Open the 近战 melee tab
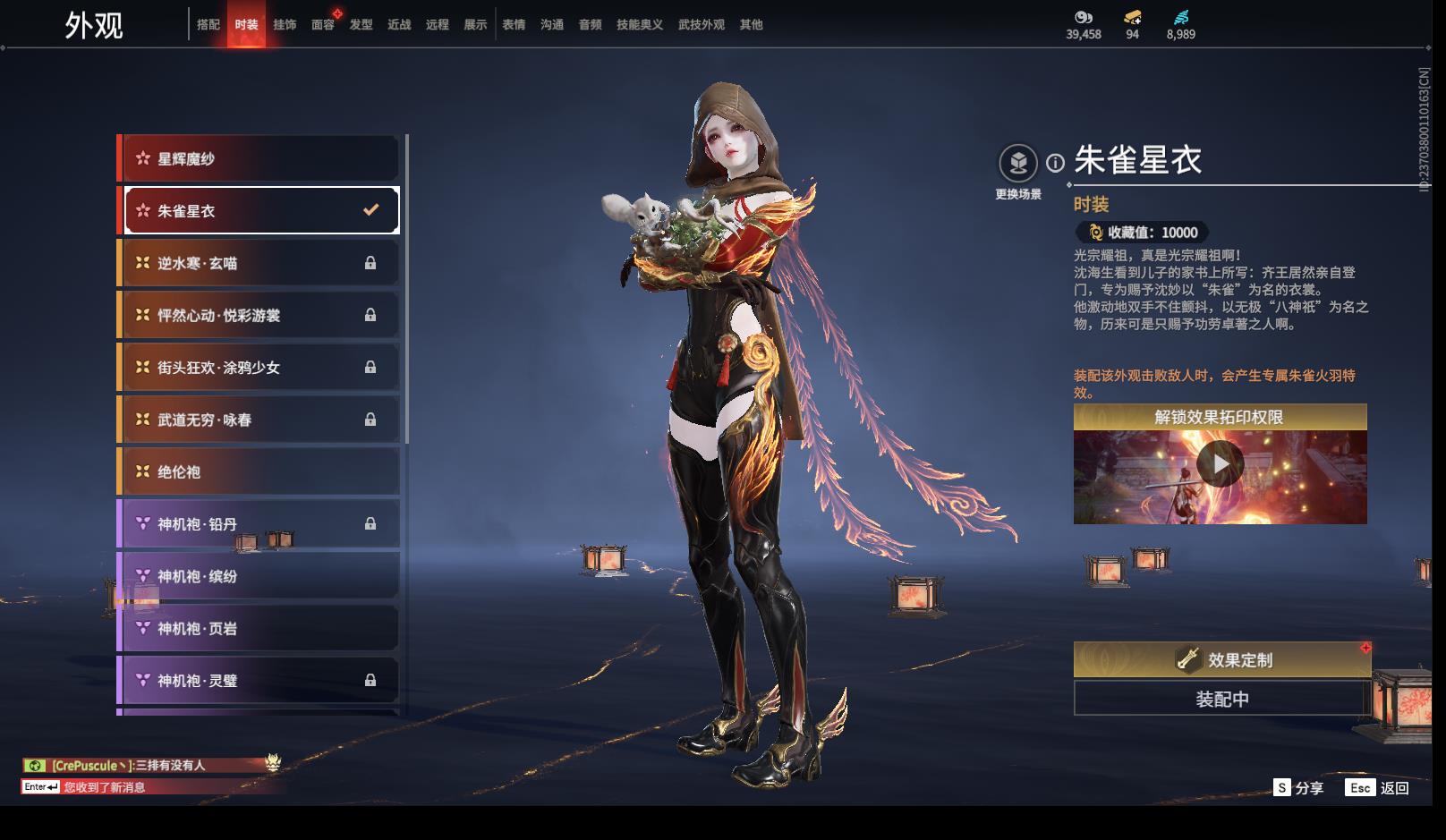 pos(399,25)
